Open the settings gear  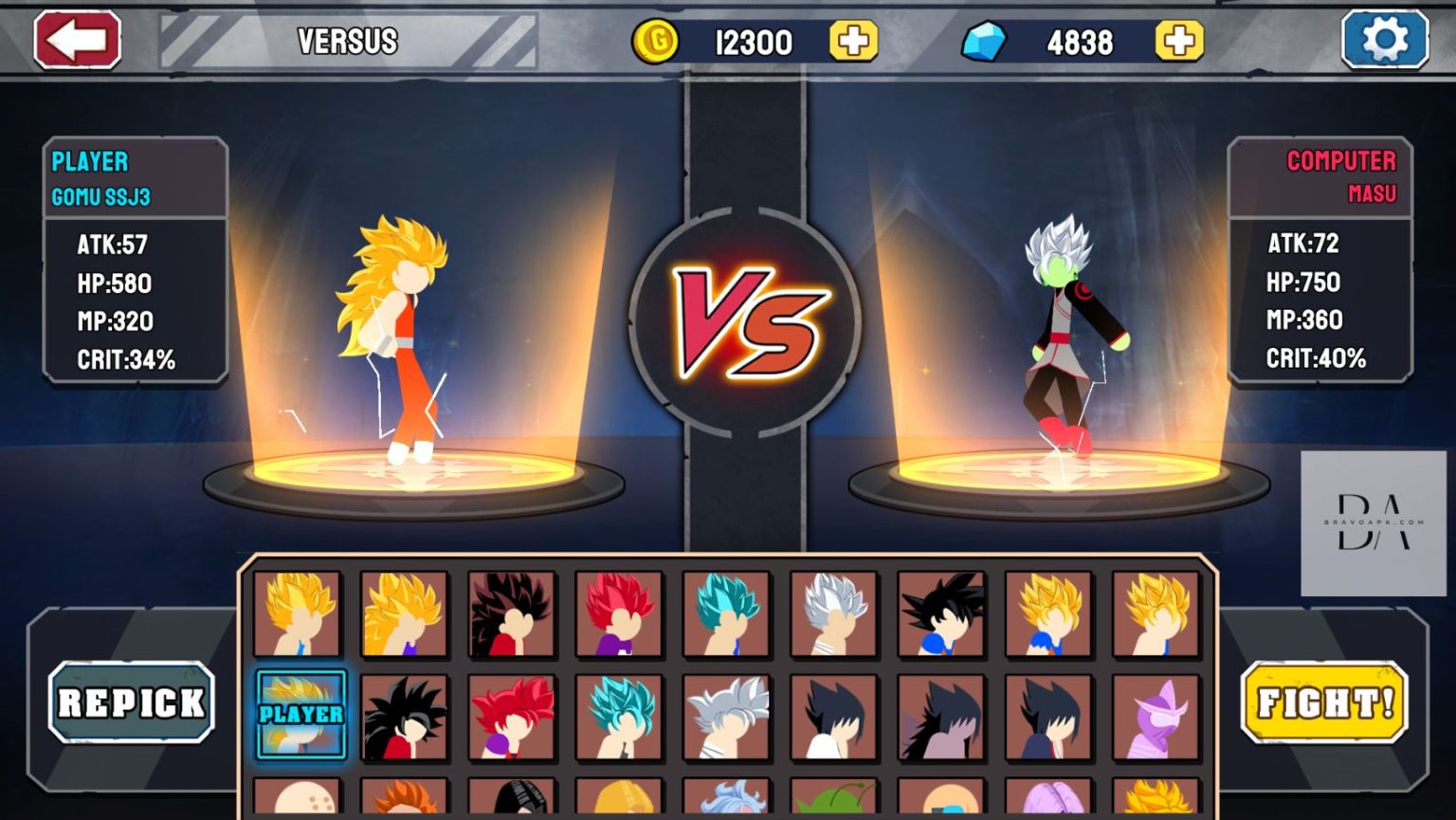coord(1387,40)
